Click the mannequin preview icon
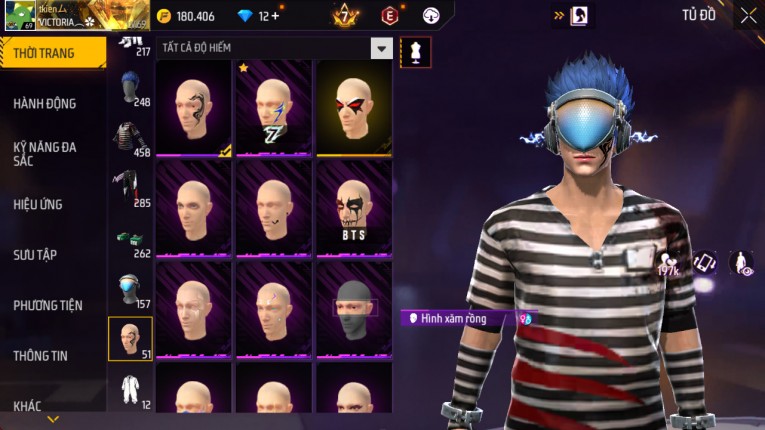This screenshot has width=765, height=430. pyautogui.click(x=415, y=52)
